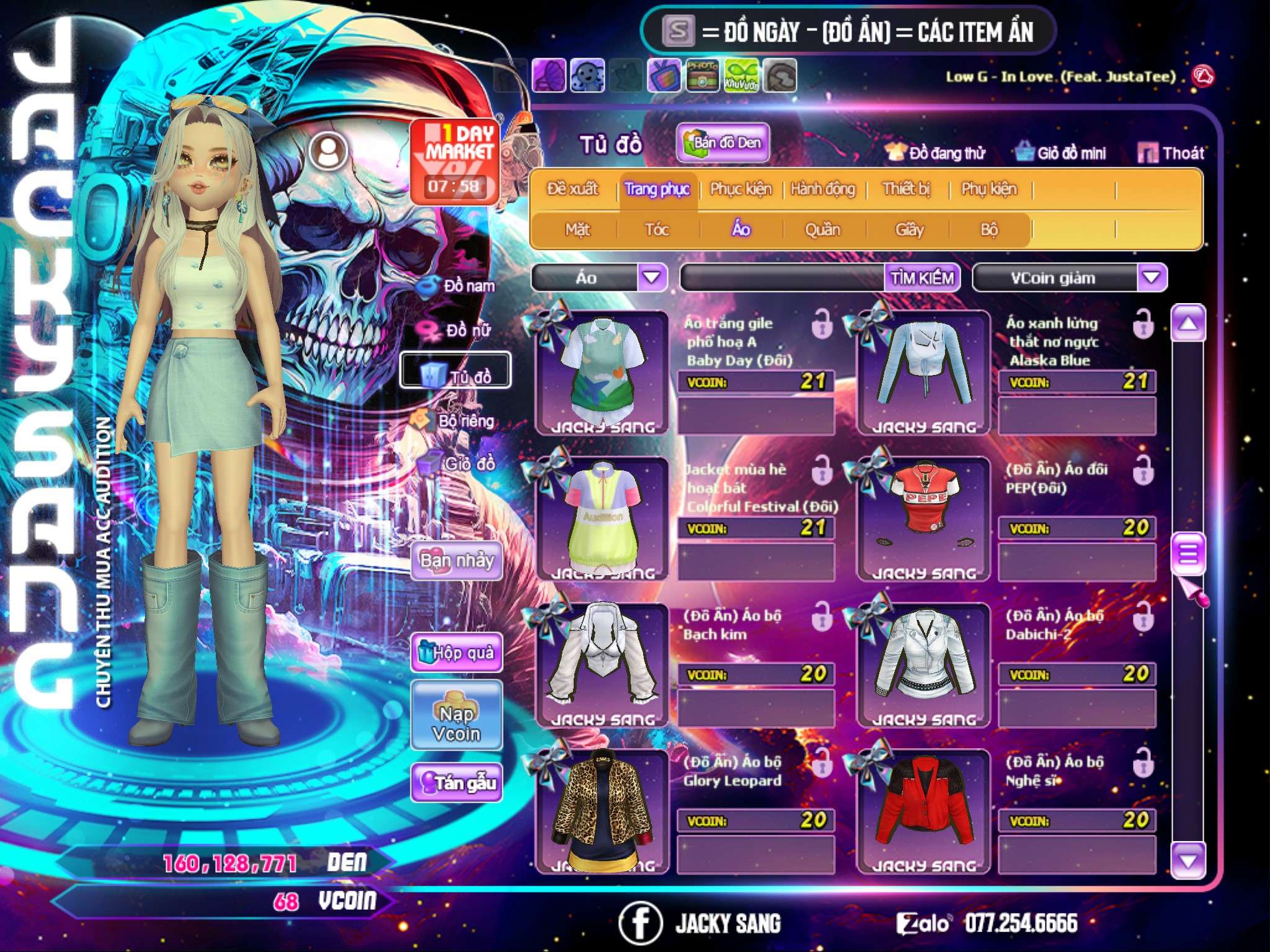This screenshot has width=1270, height=952.
Task: Select the Tóc subcategory
Action: [x=657, y=230]
